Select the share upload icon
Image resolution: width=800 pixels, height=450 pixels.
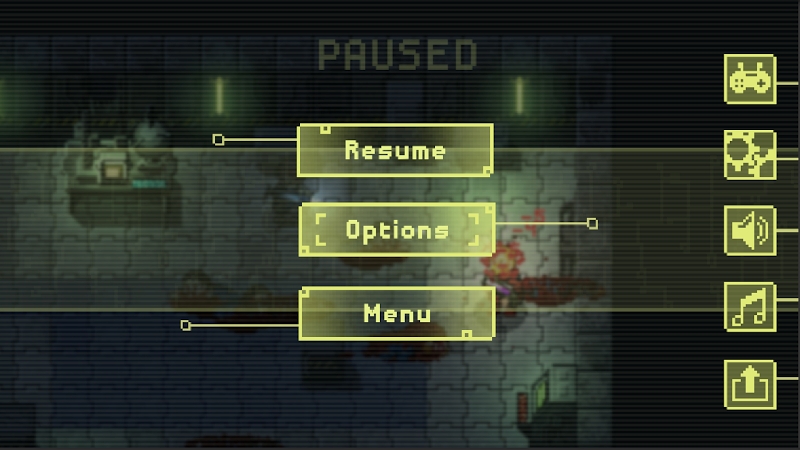pos(749,382)
